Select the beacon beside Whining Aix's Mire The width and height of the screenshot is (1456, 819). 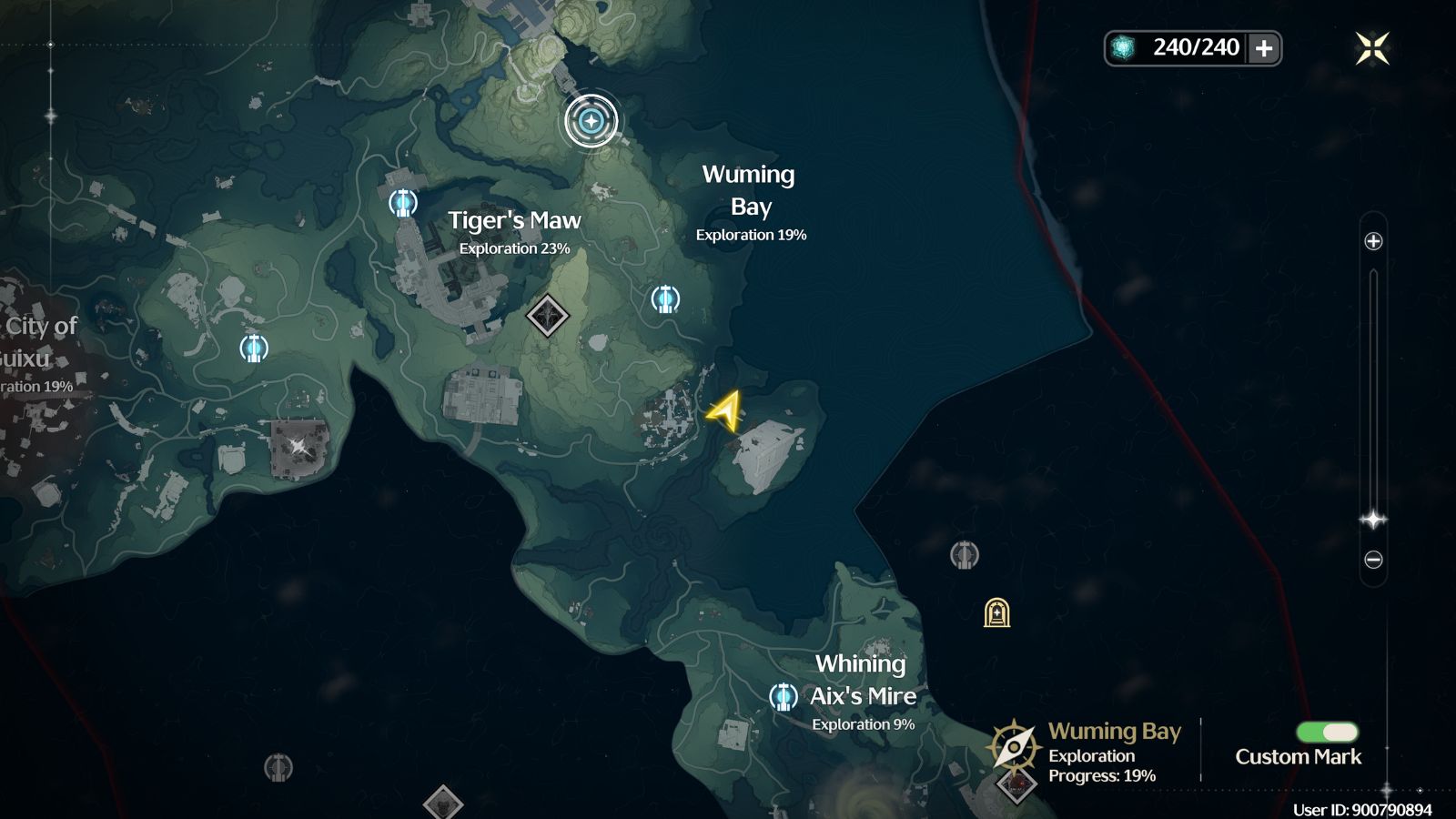783,697
